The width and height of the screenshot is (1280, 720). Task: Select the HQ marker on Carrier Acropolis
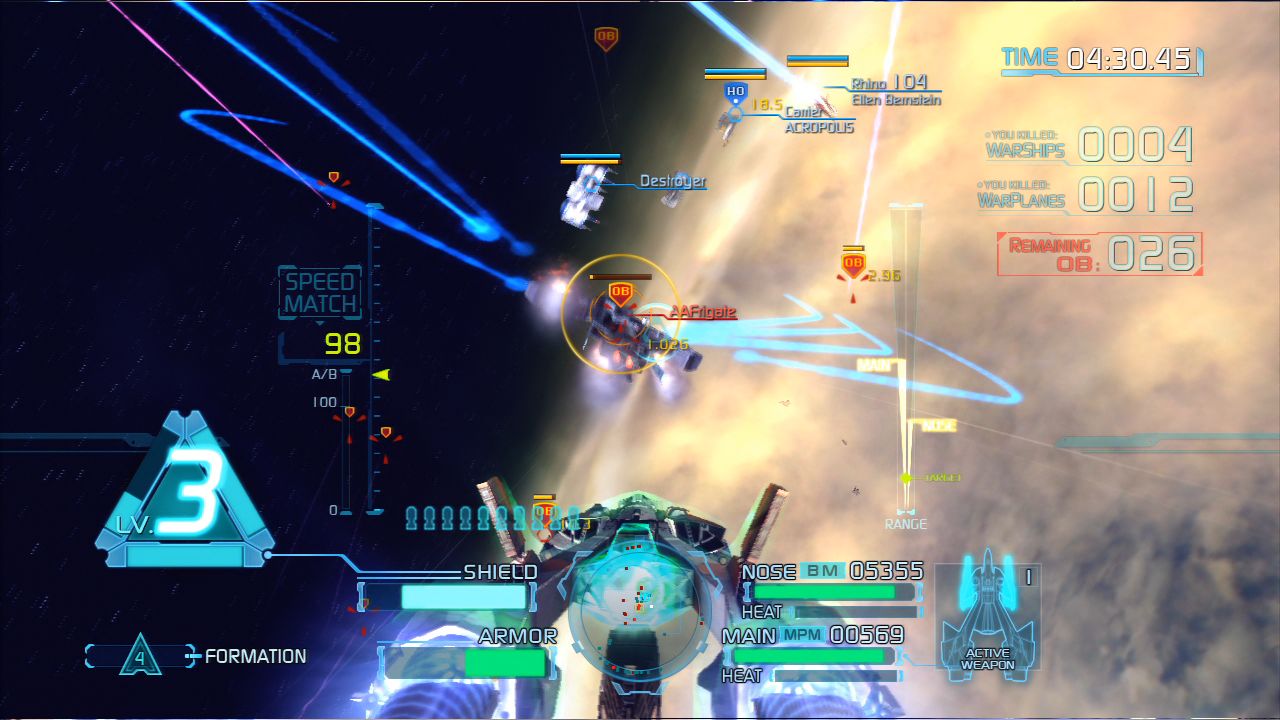coord(736,93)
